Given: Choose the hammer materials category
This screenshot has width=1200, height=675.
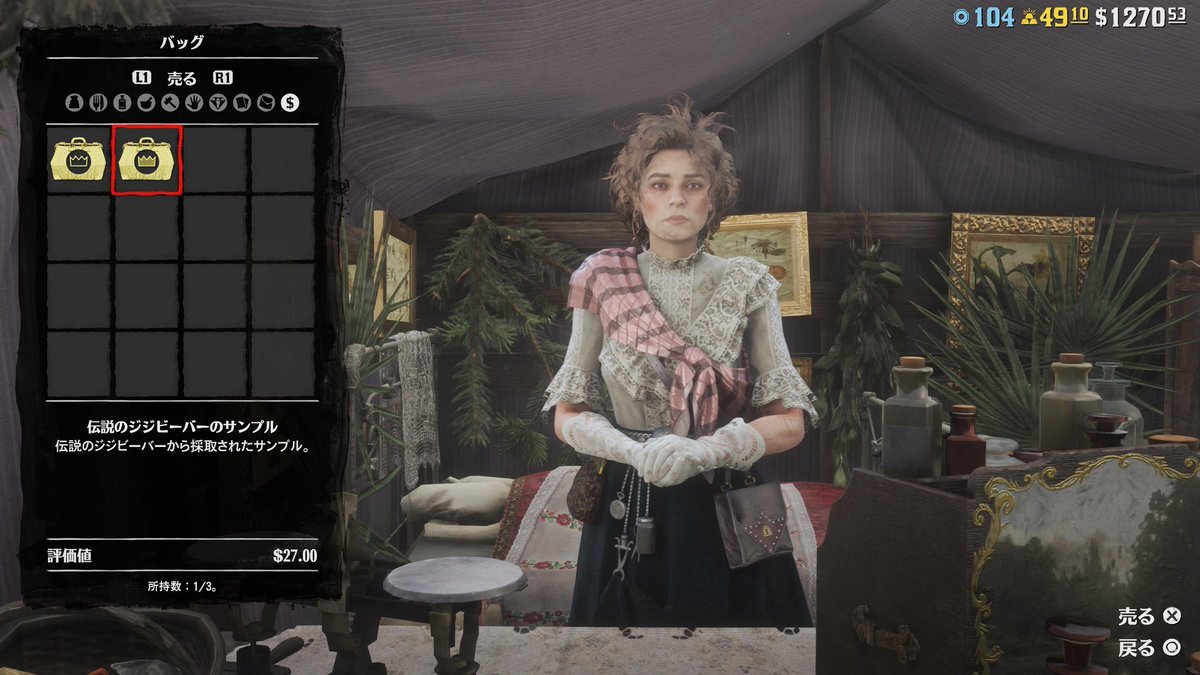Looking at the screenshot, I should coord(170,102).
